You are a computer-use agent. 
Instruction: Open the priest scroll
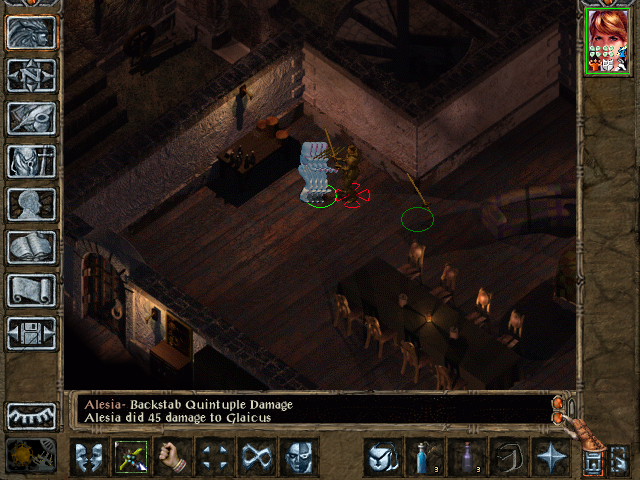(31, 290)
